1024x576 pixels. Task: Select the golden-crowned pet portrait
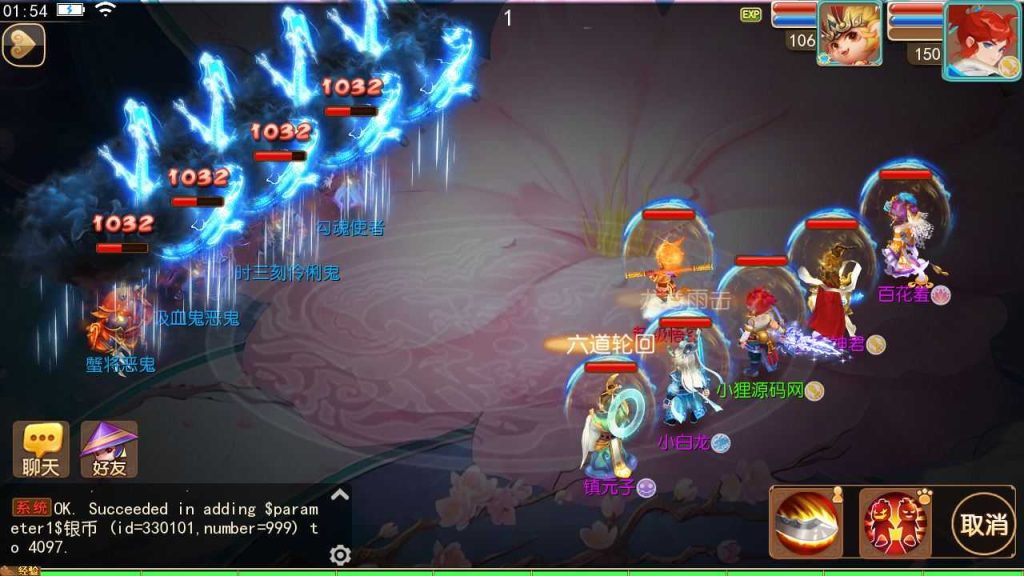849,34
